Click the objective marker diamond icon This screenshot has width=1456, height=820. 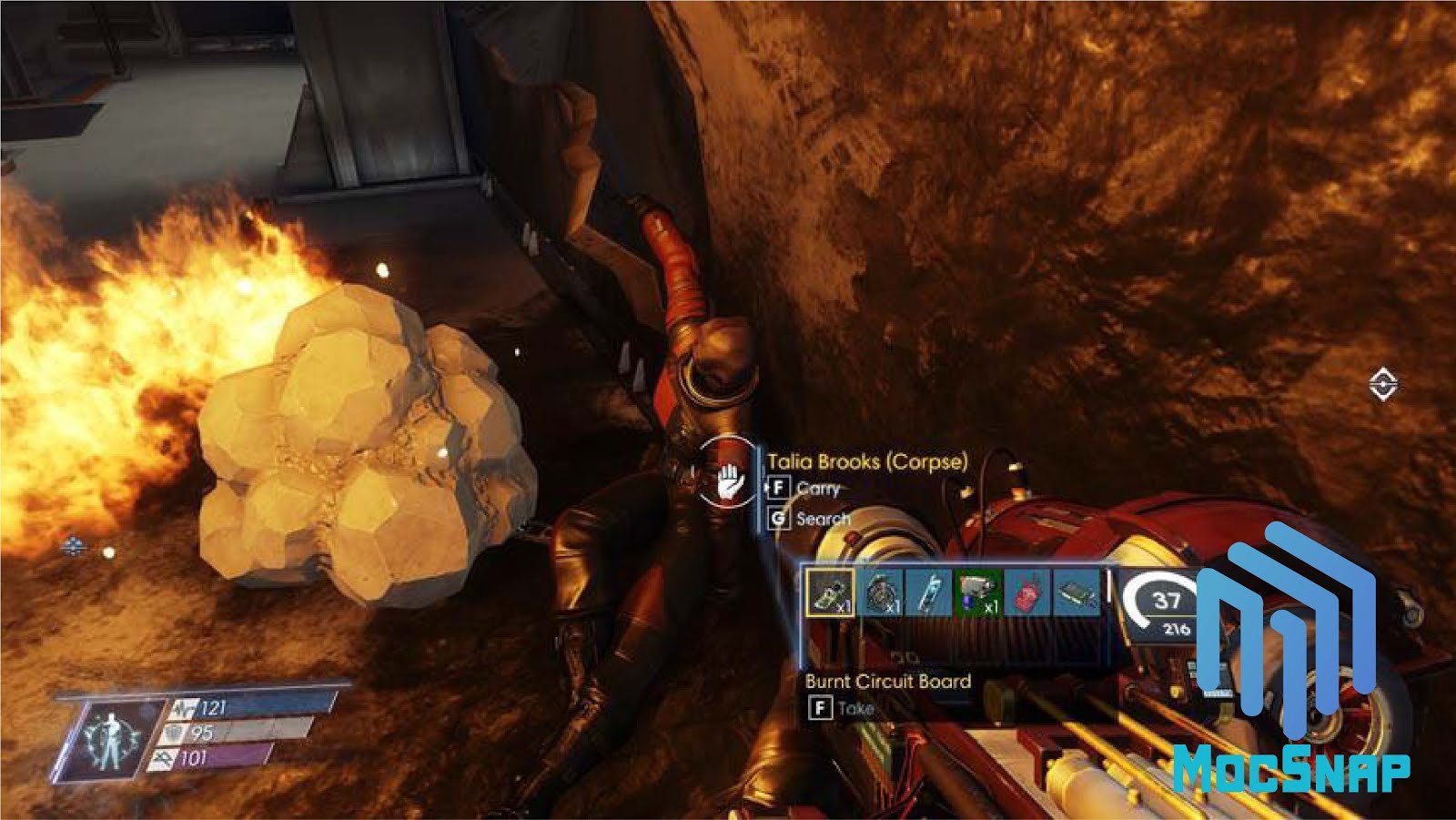[x=1382, y=385]
